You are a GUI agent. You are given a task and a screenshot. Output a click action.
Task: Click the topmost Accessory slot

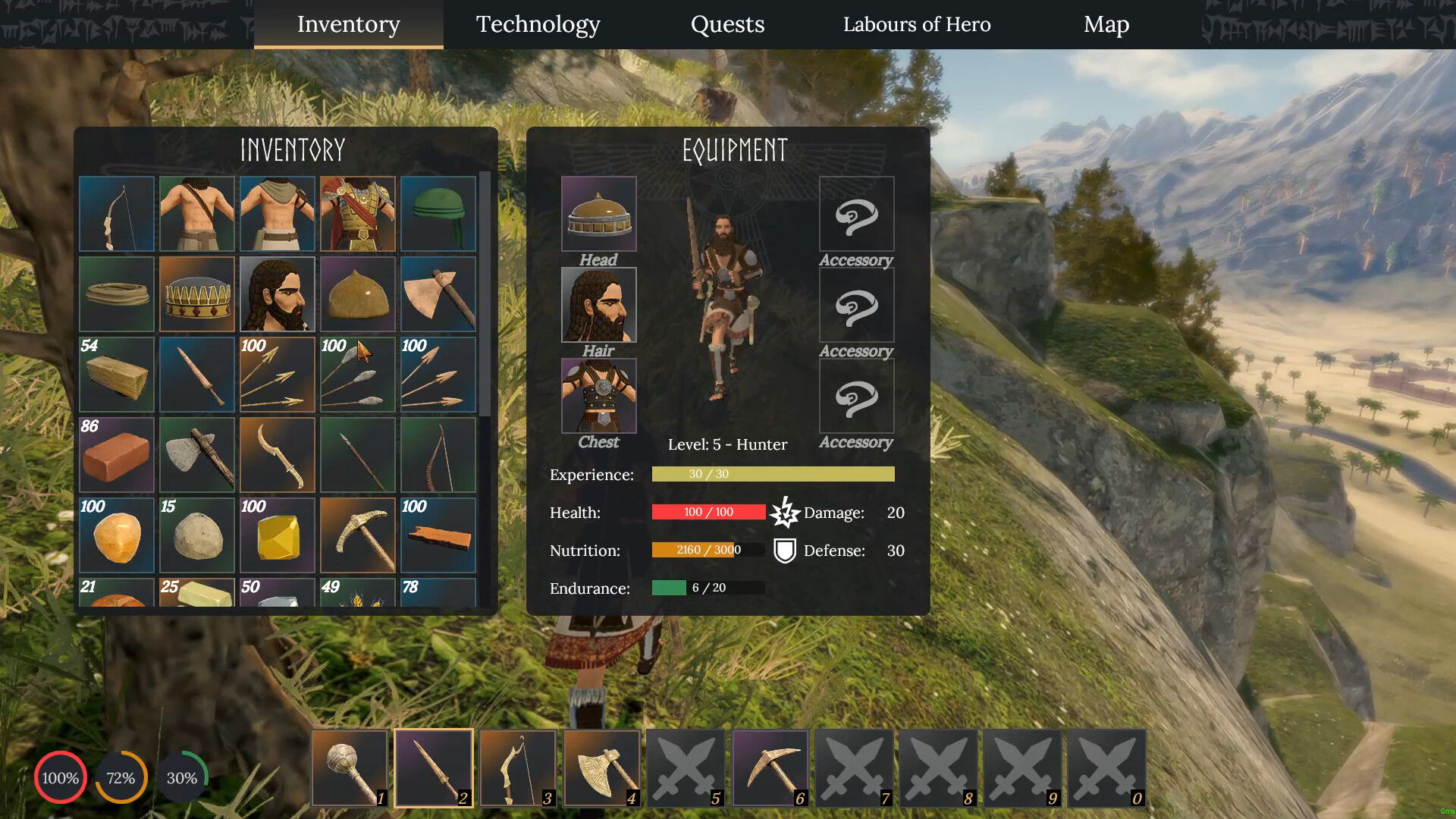coord(856,215)
